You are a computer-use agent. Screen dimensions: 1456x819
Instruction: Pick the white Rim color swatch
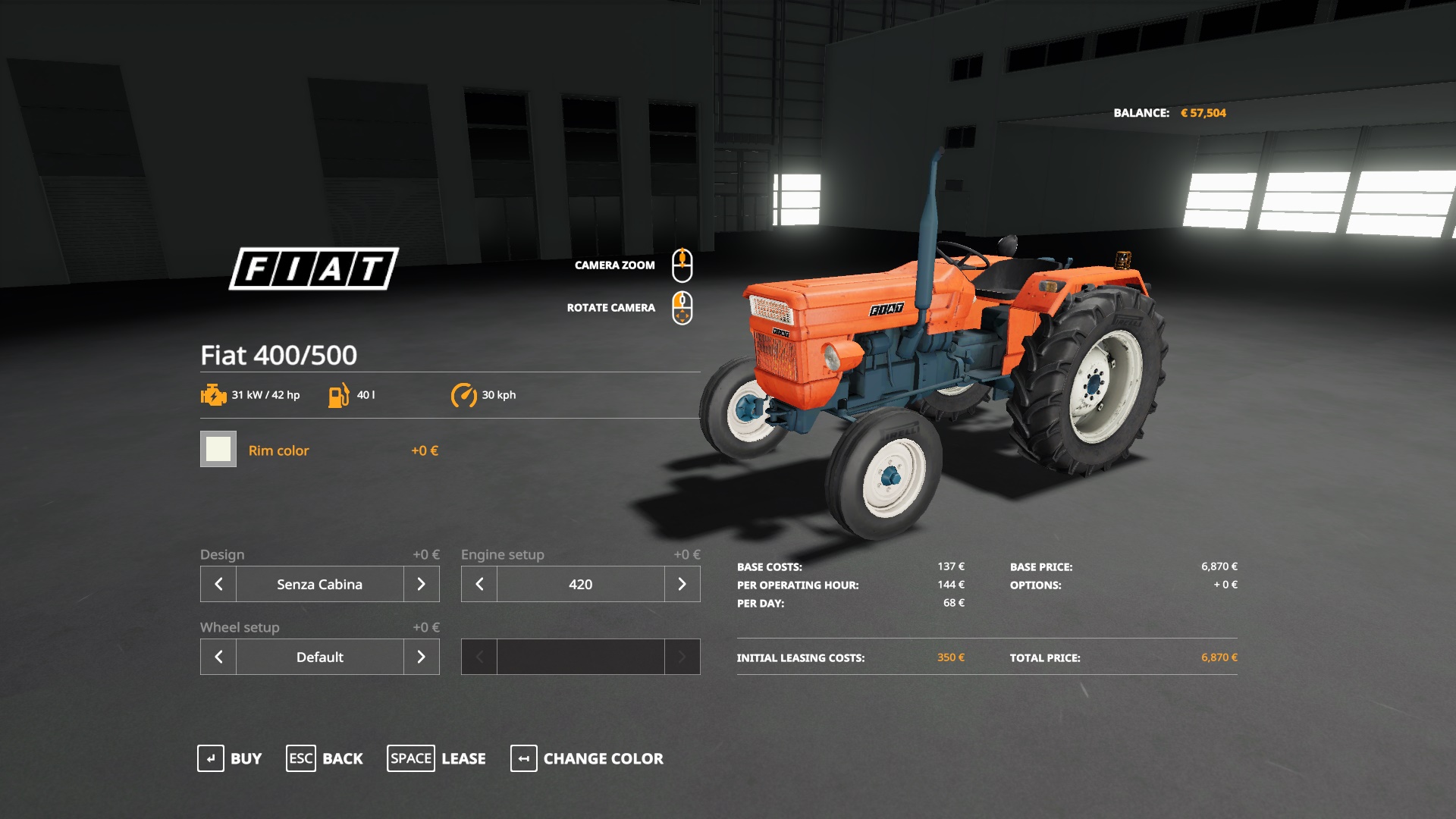[218, 449]
